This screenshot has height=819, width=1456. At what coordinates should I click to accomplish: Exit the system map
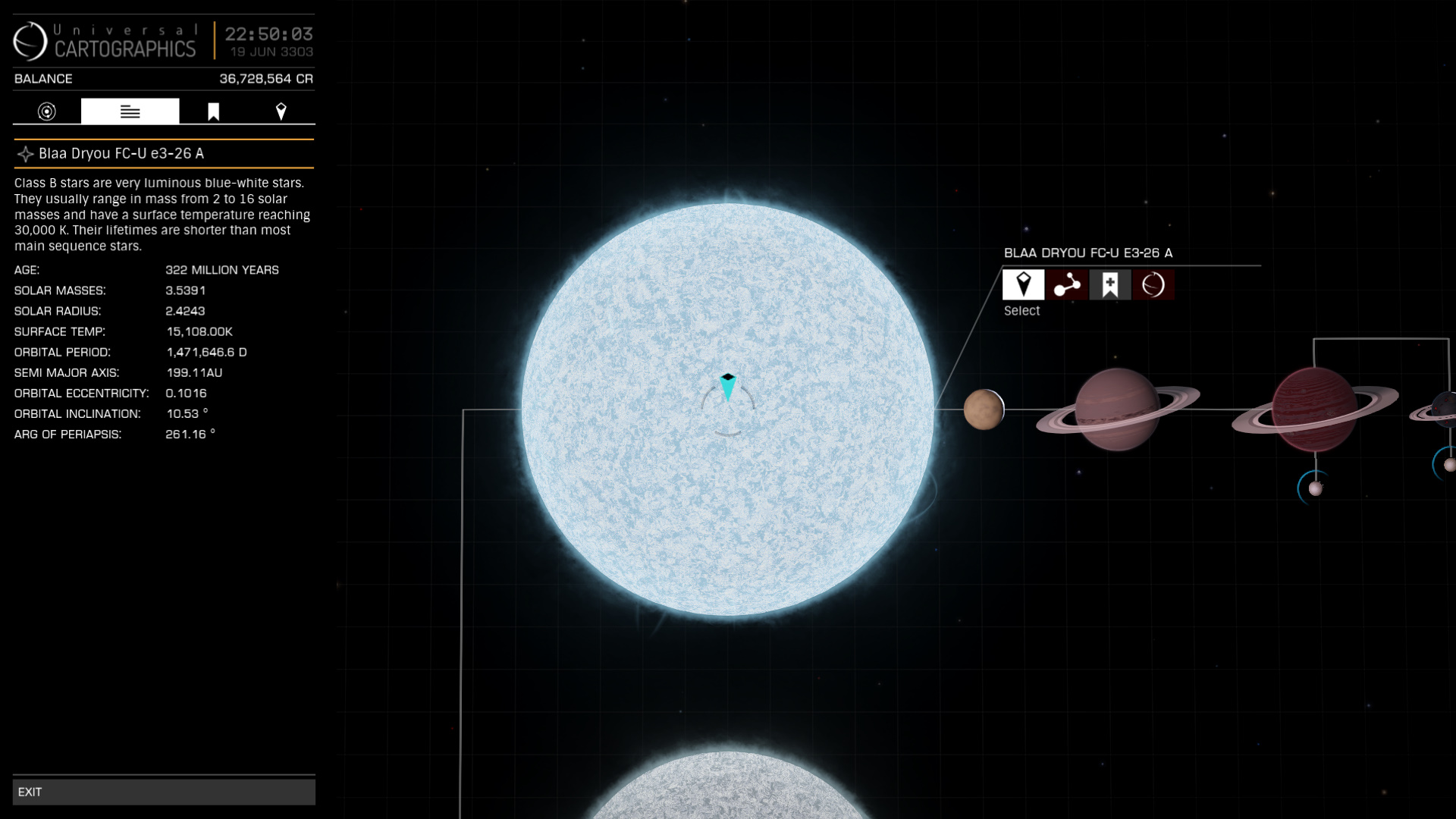(163, 792)
